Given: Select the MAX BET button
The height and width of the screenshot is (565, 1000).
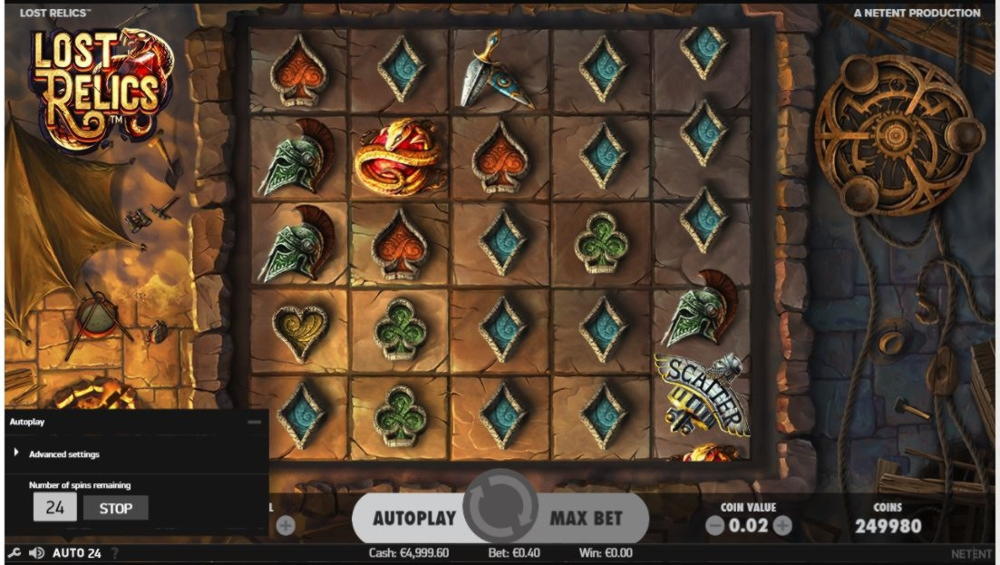Looking at the screenshot, I should pyautogui.click(x=585, y=518).
